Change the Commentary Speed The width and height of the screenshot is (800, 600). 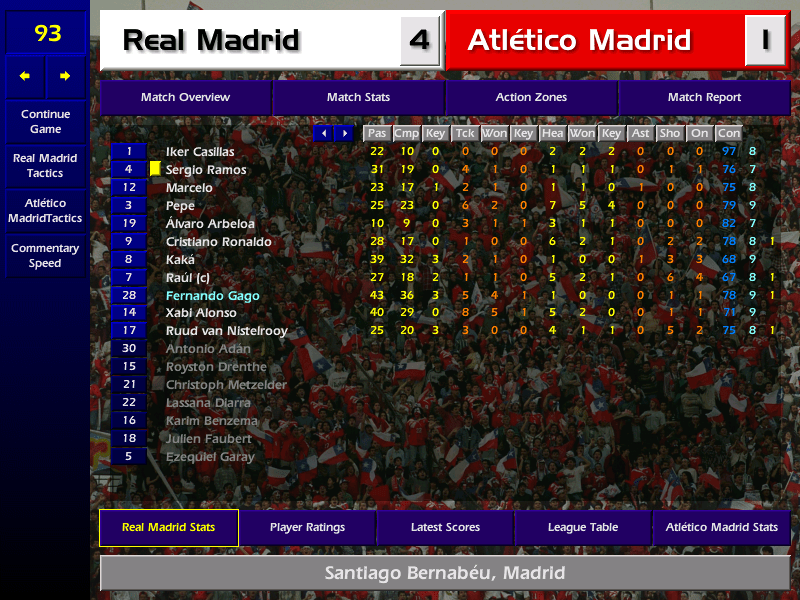click(45, 255)
